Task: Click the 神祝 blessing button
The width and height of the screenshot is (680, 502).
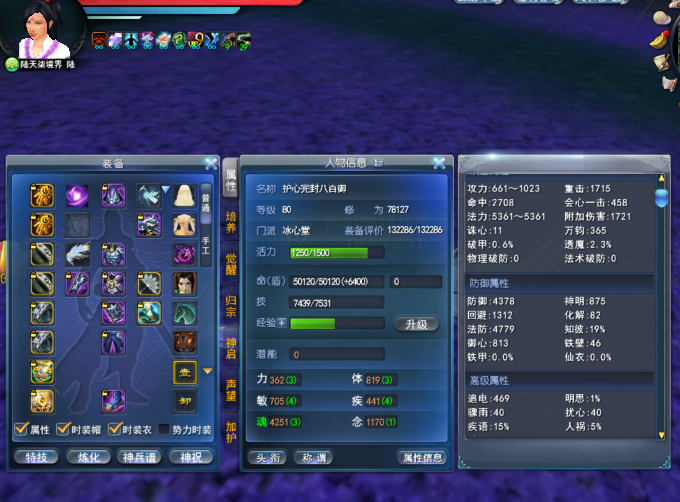Action: click(x=191, y=457)
